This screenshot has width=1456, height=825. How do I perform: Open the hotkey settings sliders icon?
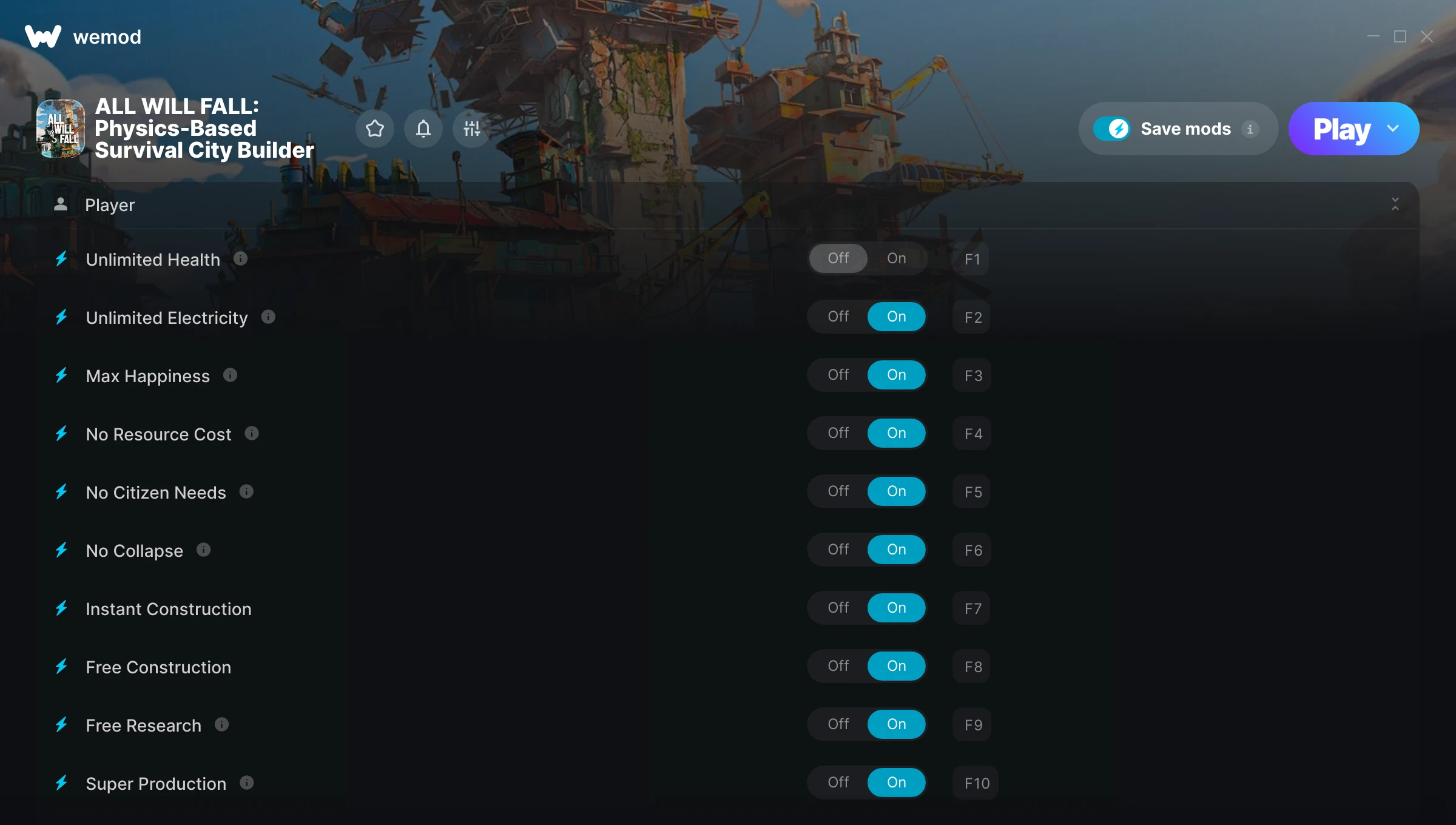[x=471, y=129]
